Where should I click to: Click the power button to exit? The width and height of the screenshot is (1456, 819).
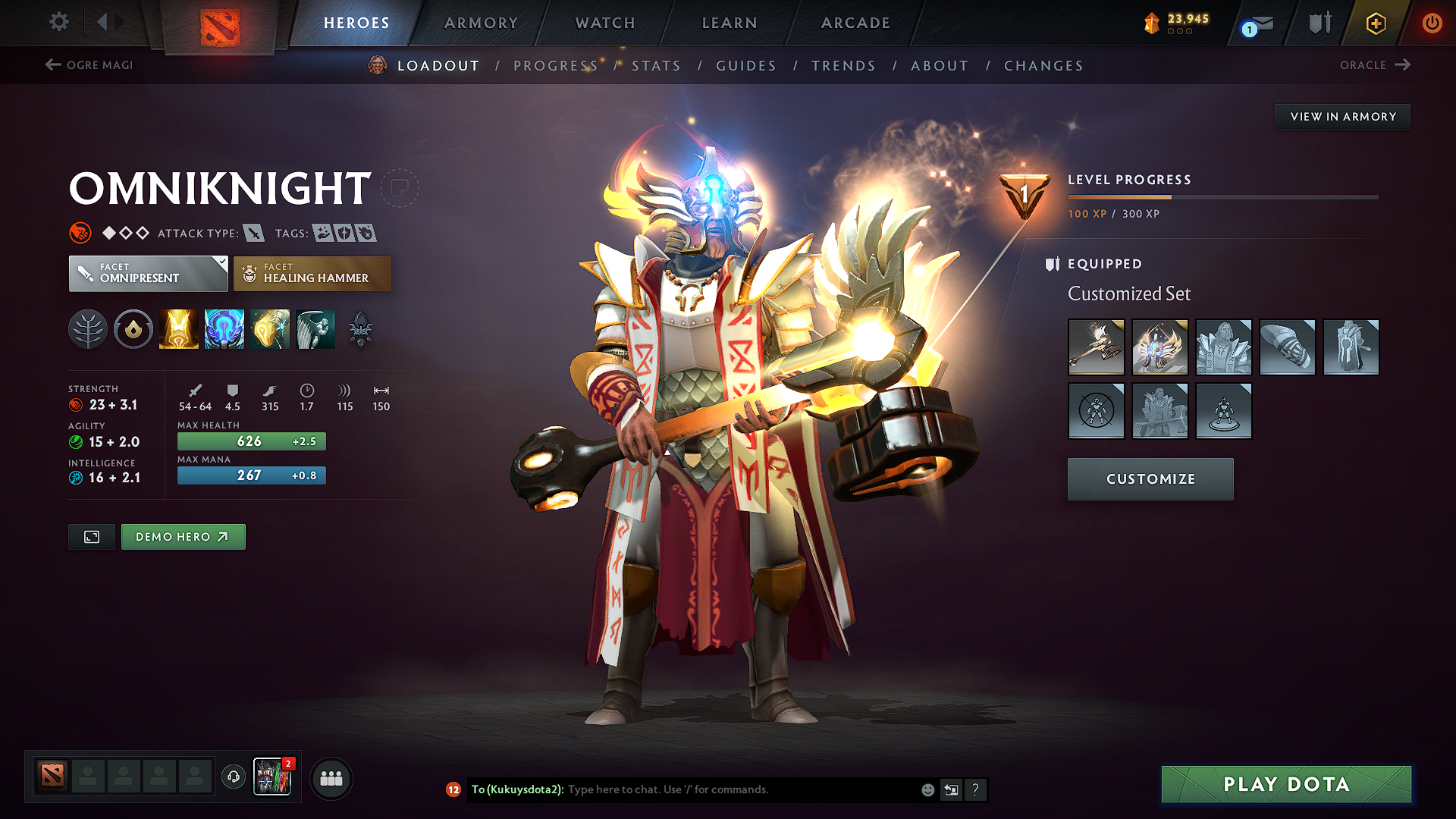tap(1432, 23)
